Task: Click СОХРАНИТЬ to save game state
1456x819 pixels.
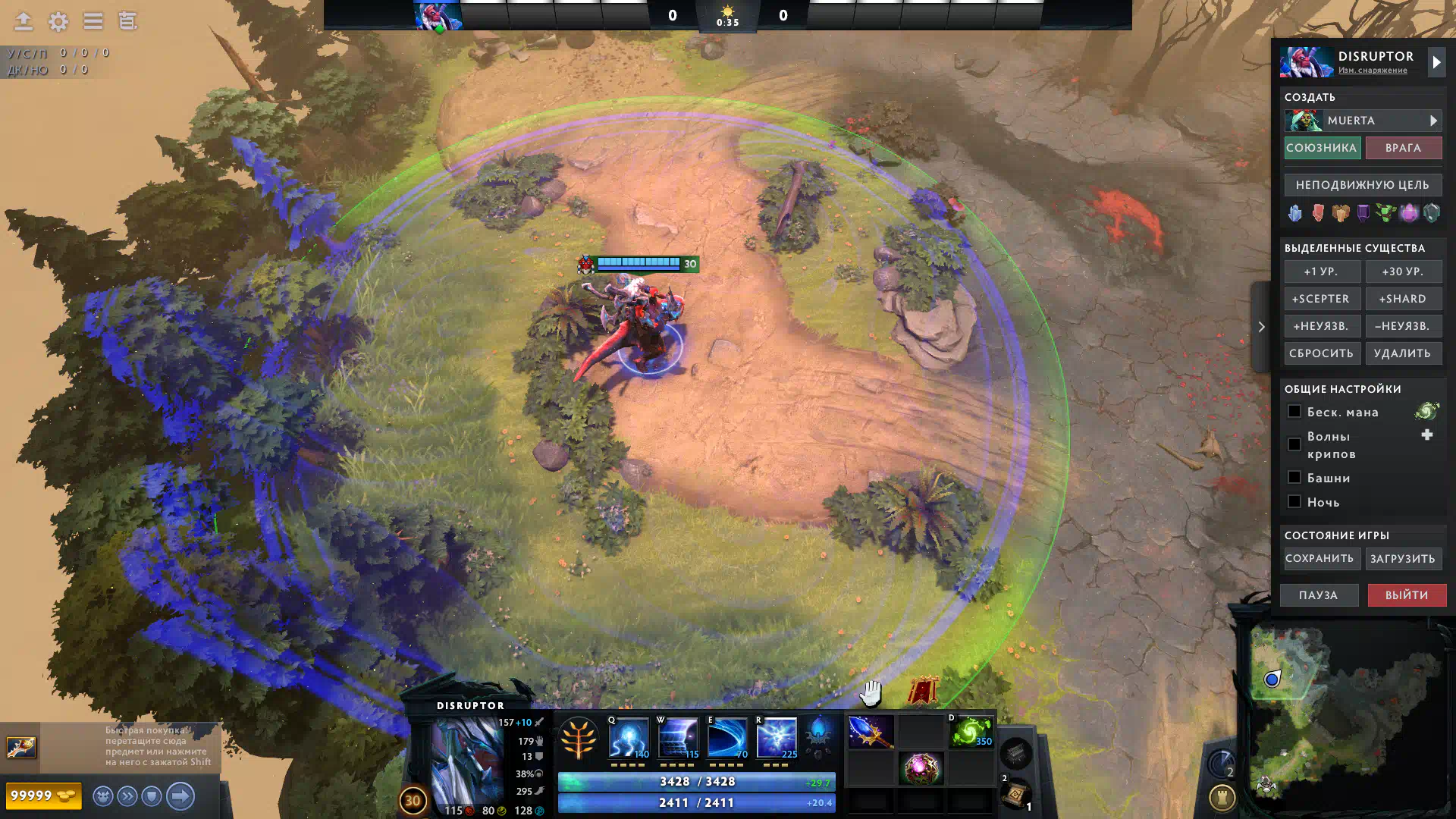Action: point(1319,559)
